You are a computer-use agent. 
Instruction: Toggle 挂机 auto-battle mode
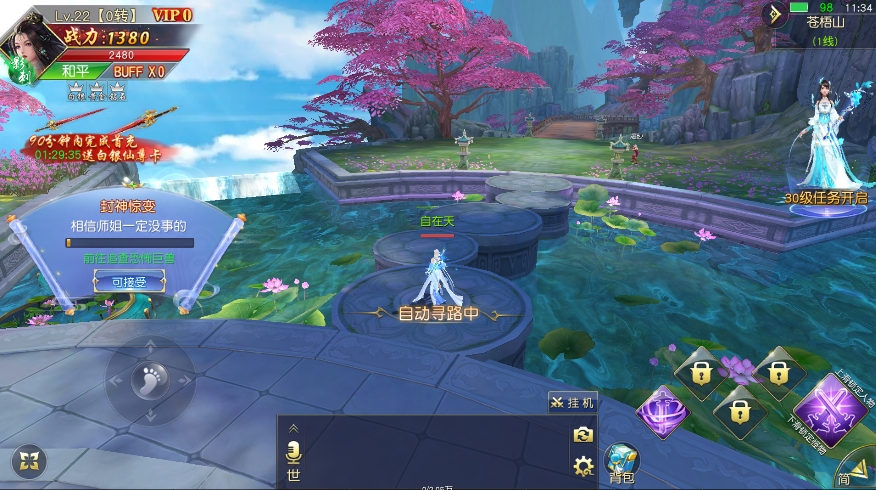point(572,402)
